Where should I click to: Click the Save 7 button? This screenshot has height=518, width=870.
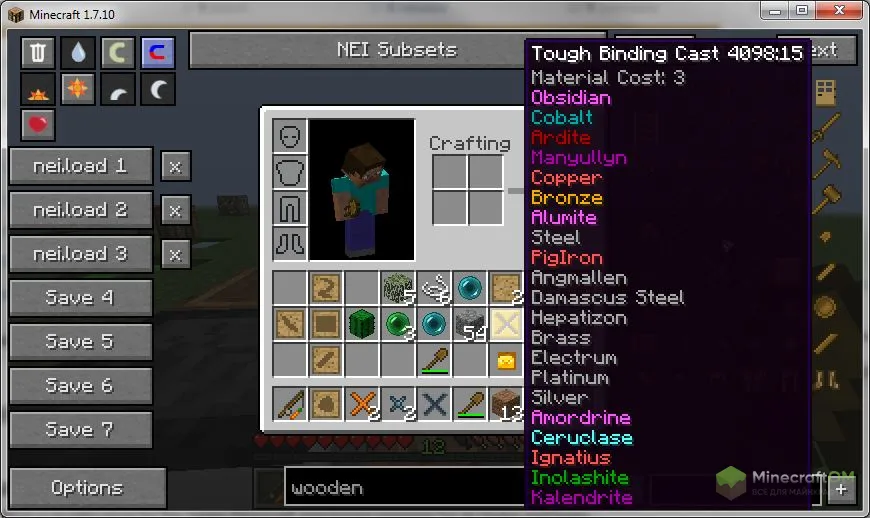(x=80, y=430)
